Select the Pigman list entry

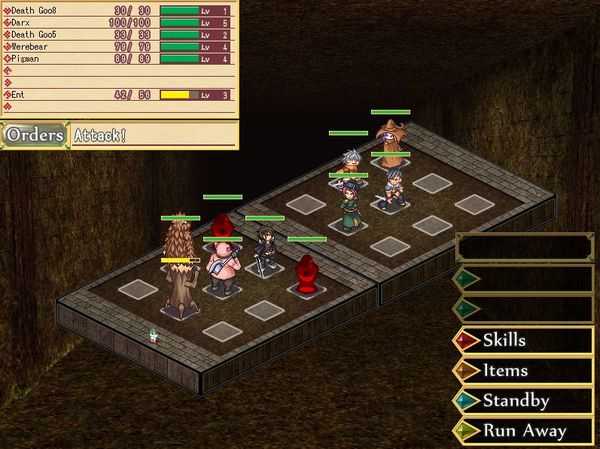tap(120, 58)
